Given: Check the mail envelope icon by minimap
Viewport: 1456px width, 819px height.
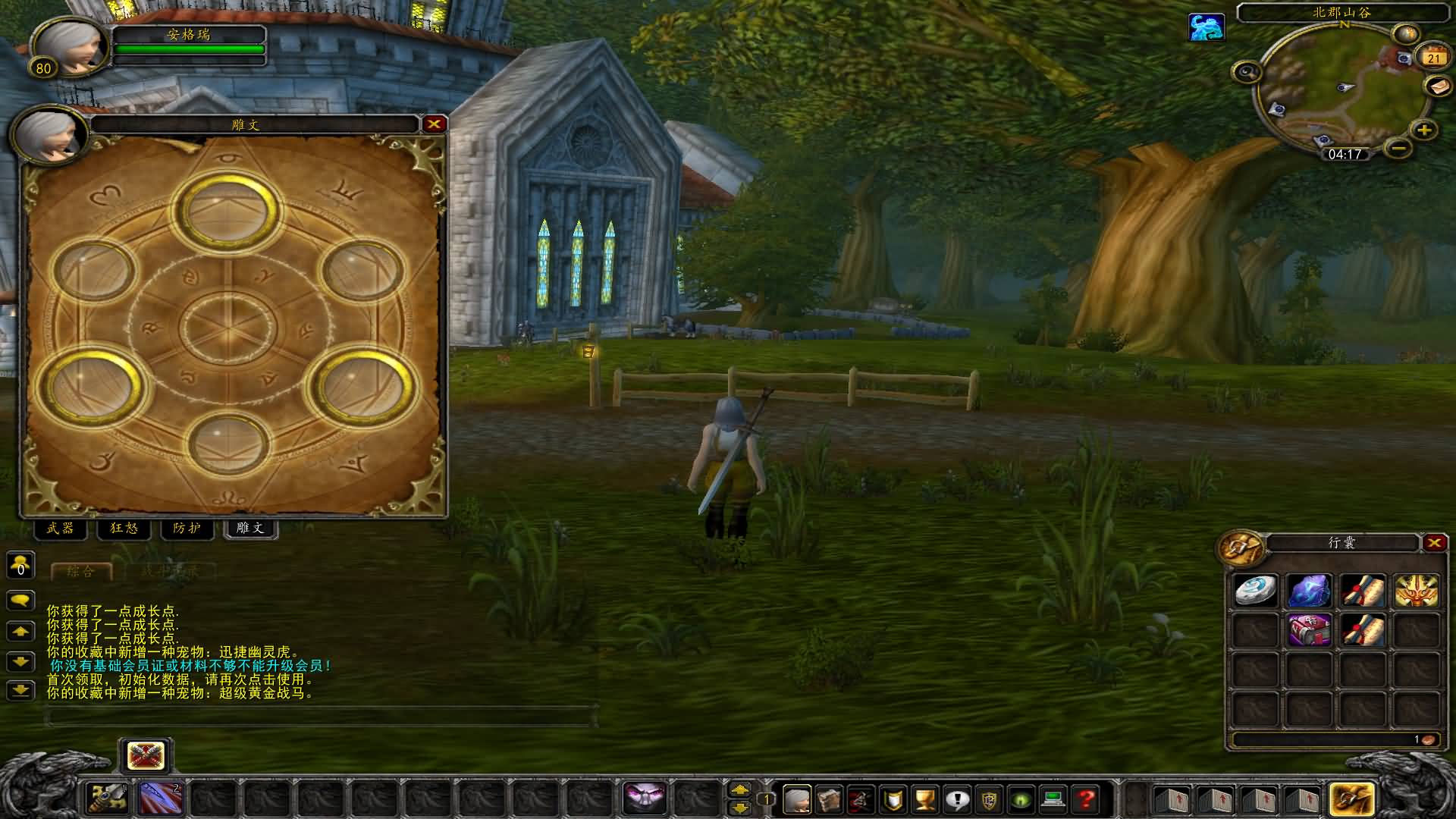Looking at the screenshot, I should 1439,86.
